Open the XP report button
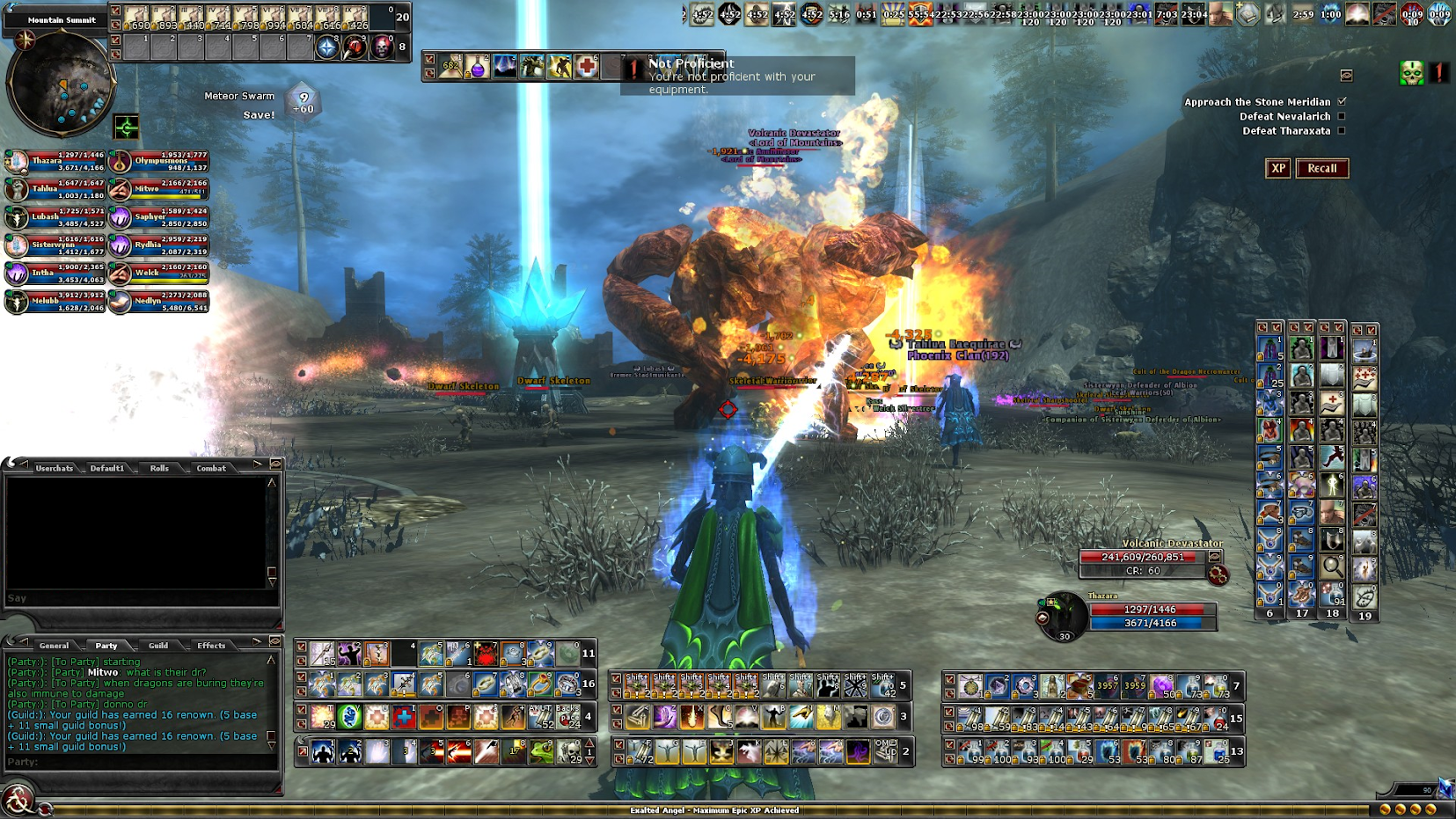The image size is (1456, 819). point(1277,168)
